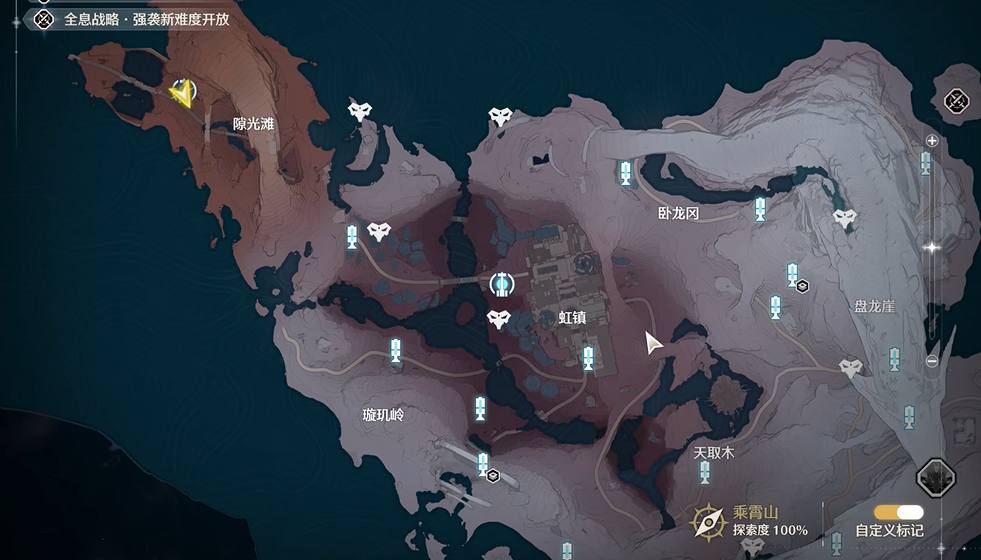Zoom in with the map plus button
This screenshot has height=560, width=981.
[932, 141]
